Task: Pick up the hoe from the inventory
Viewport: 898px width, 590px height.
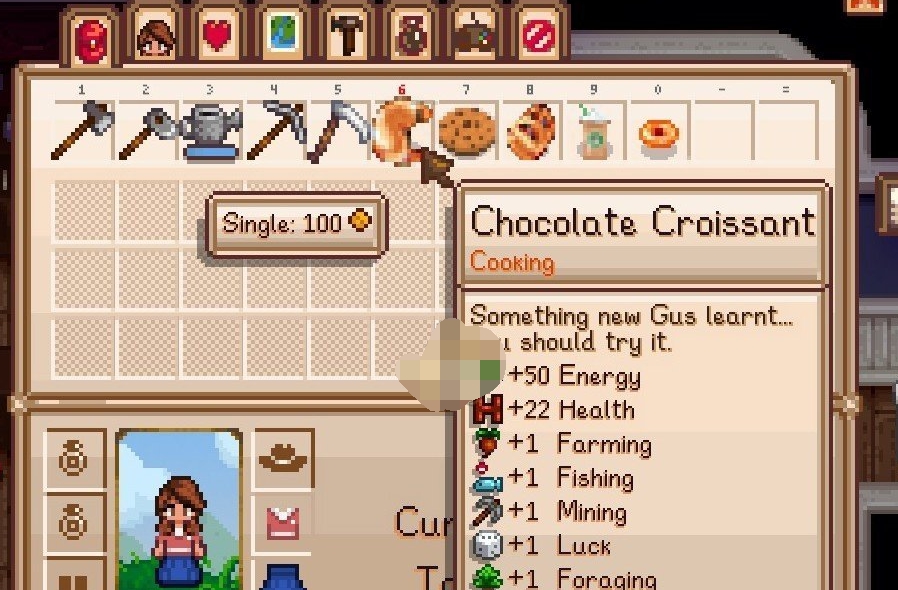Action: point(146,132)
